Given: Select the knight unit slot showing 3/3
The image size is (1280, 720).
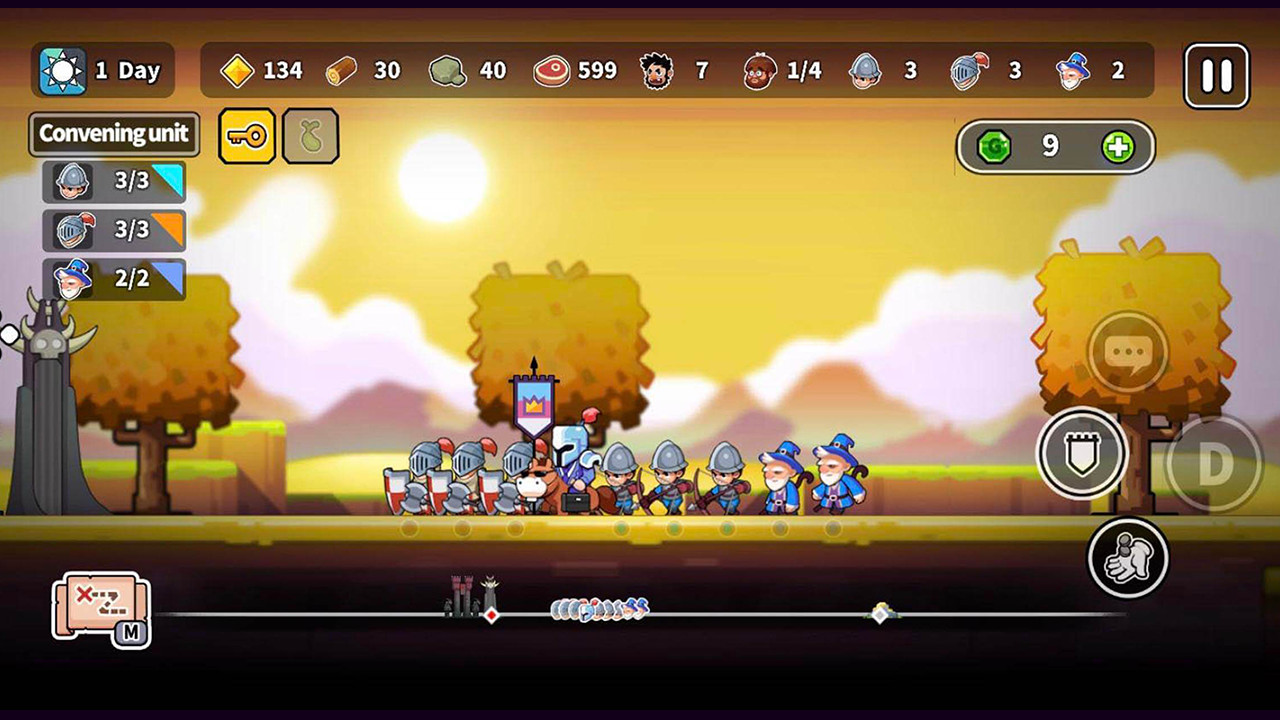Looking at the screenshot, I should click(x=113, y=231).
